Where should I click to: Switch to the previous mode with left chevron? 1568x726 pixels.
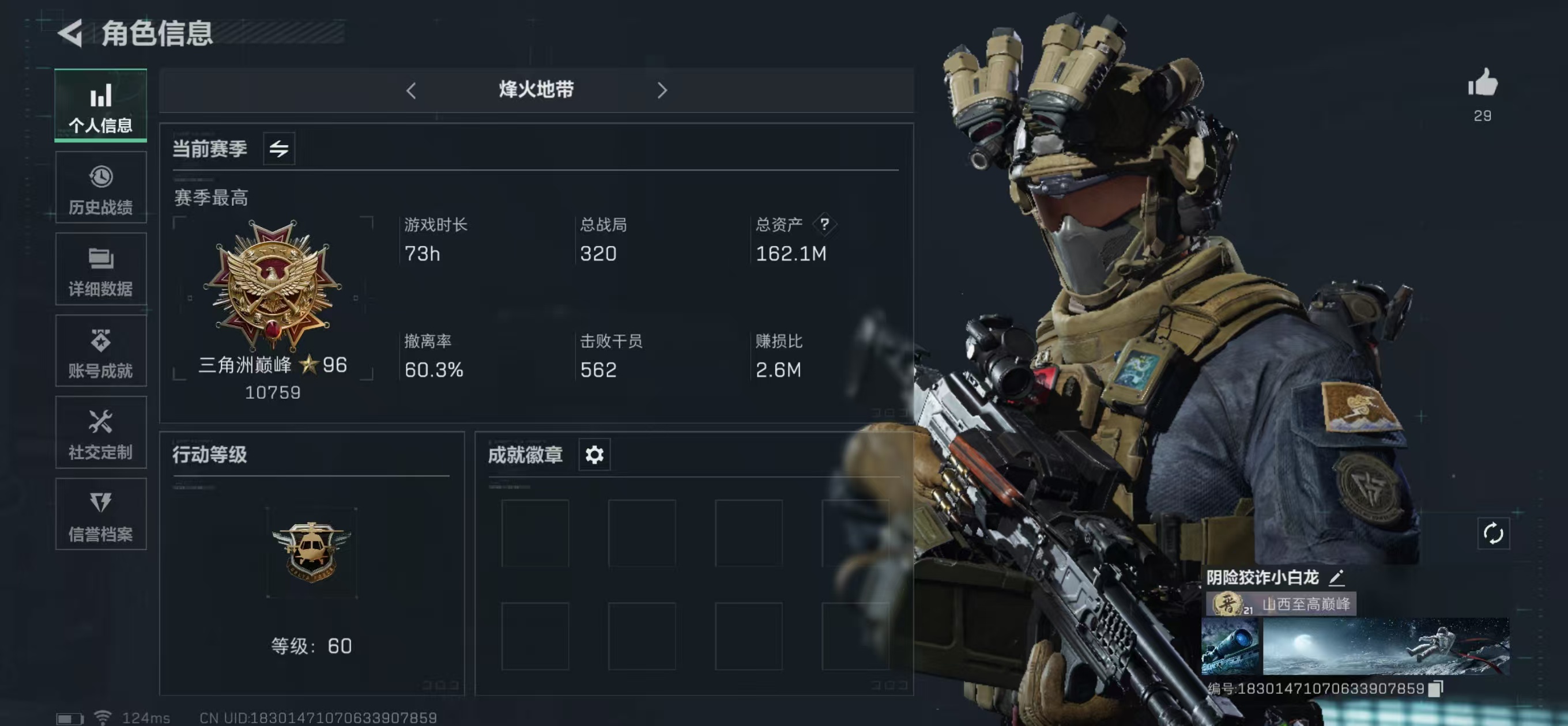412,90
